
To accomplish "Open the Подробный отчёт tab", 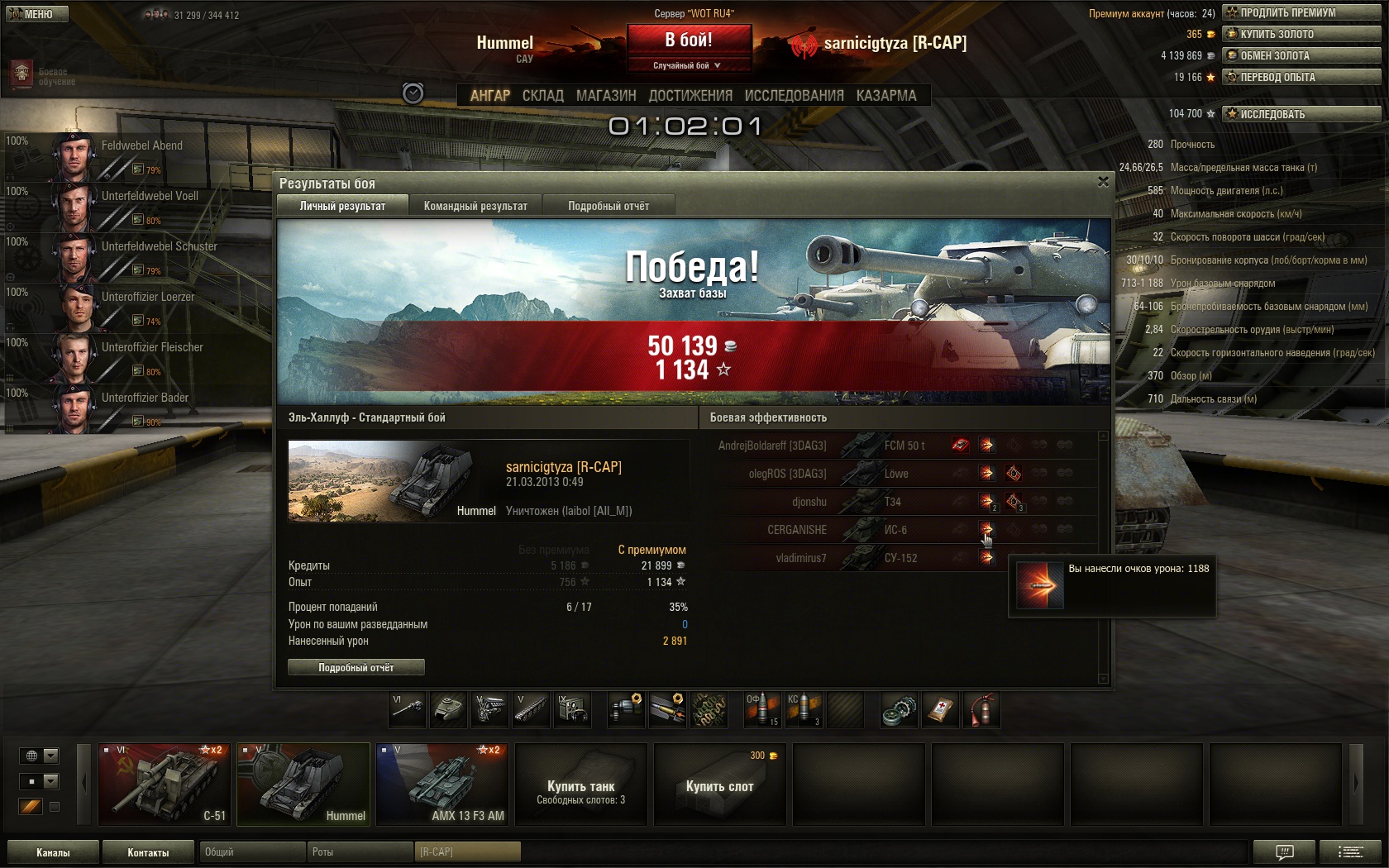I will (x=609, y=206).
